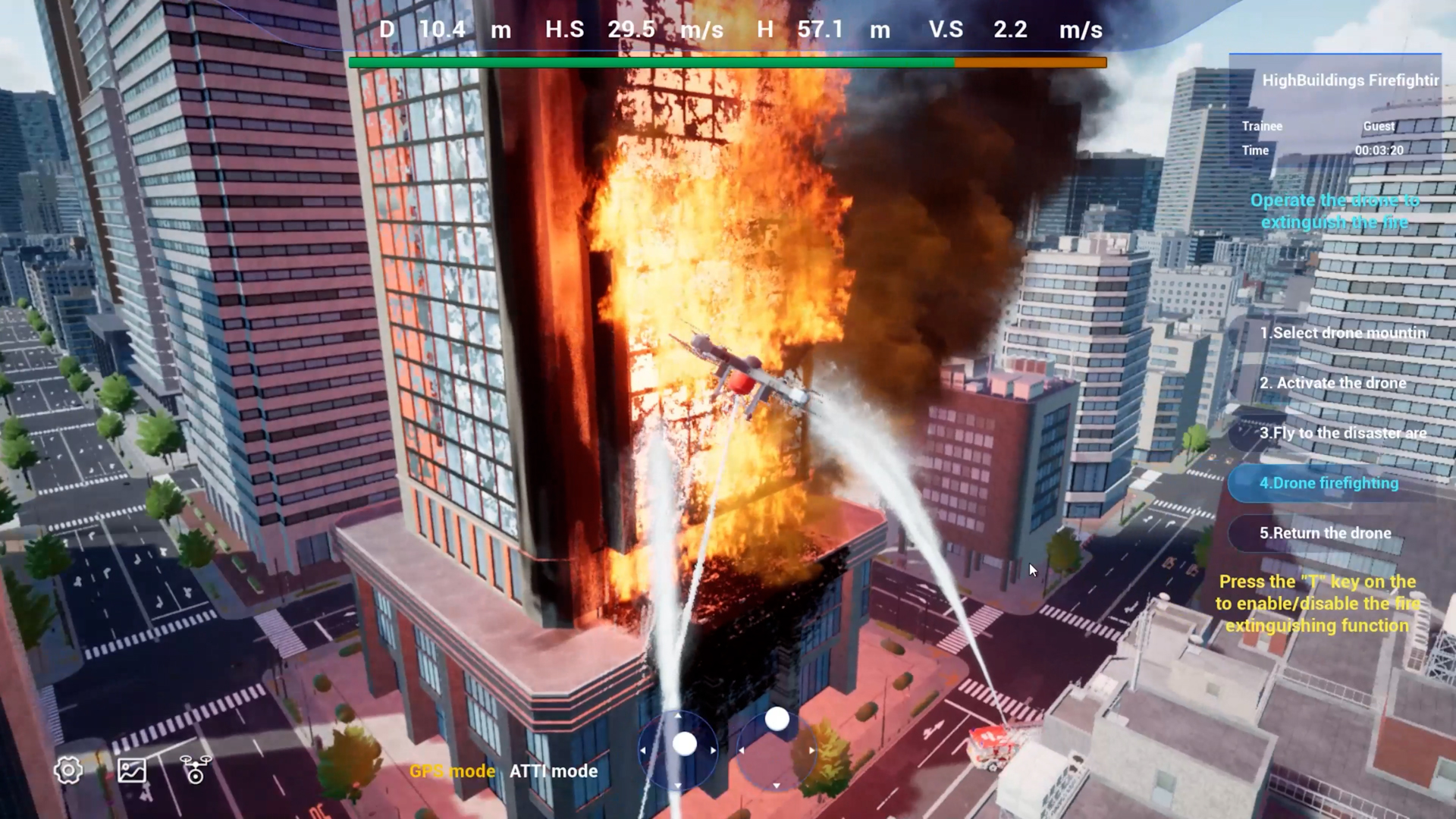Click the picture gallery icon
Viewport: 1456px width, 819px height.
click(132, 770)
